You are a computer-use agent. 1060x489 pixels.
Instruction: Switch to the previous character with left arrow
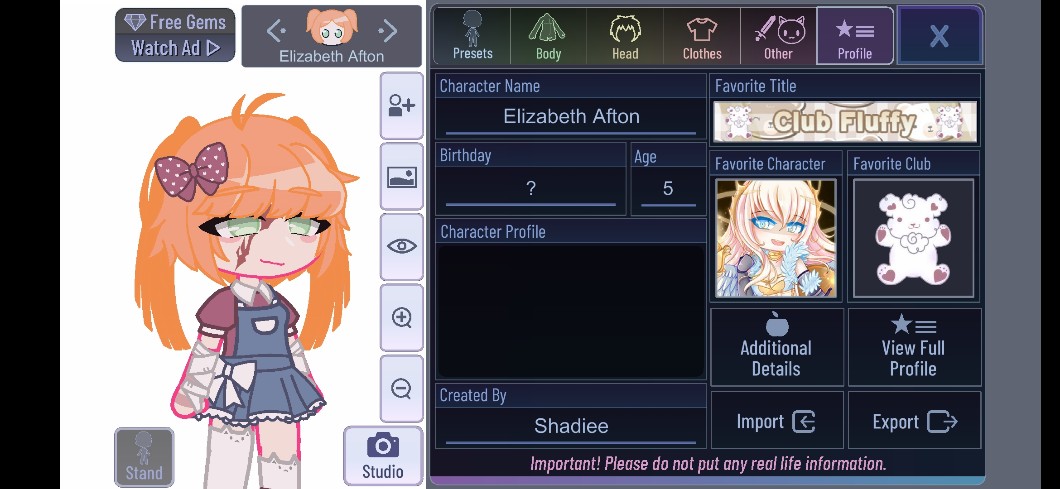277,31
